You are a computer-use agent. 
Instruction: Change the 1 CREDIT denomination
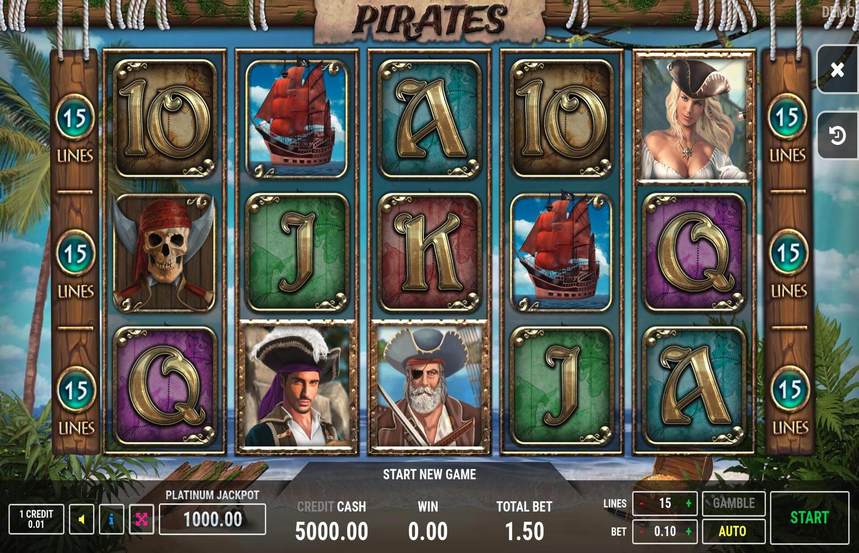click(36, 519)
